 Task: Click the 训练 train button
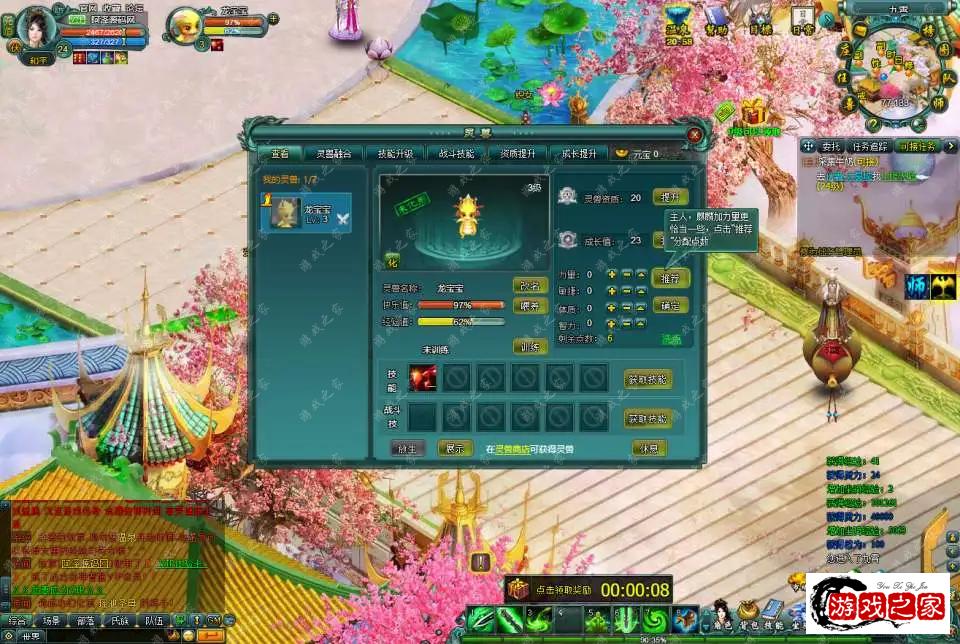[x=530, y=347]
